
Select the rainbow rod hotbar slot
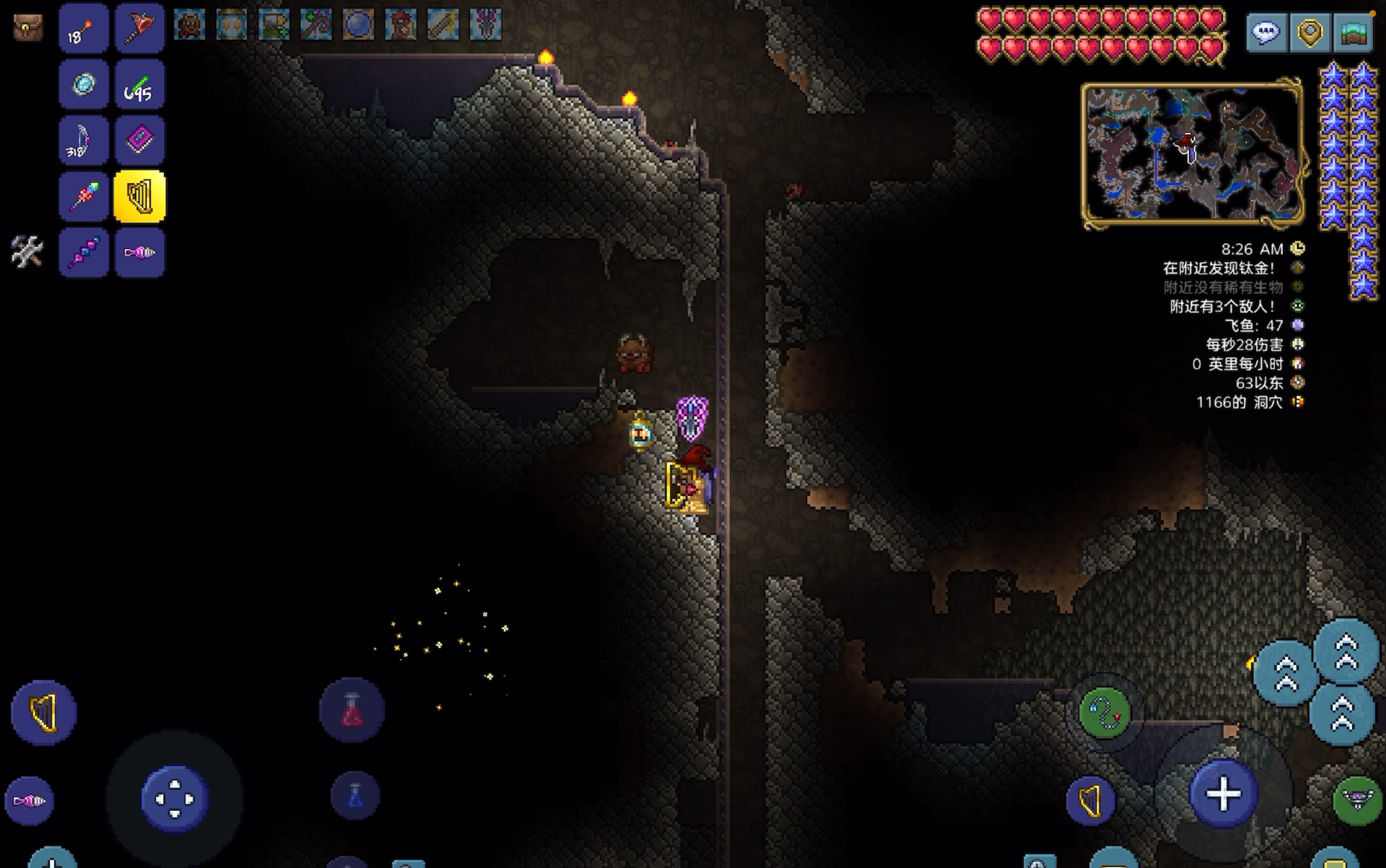[x=83, y=197]
